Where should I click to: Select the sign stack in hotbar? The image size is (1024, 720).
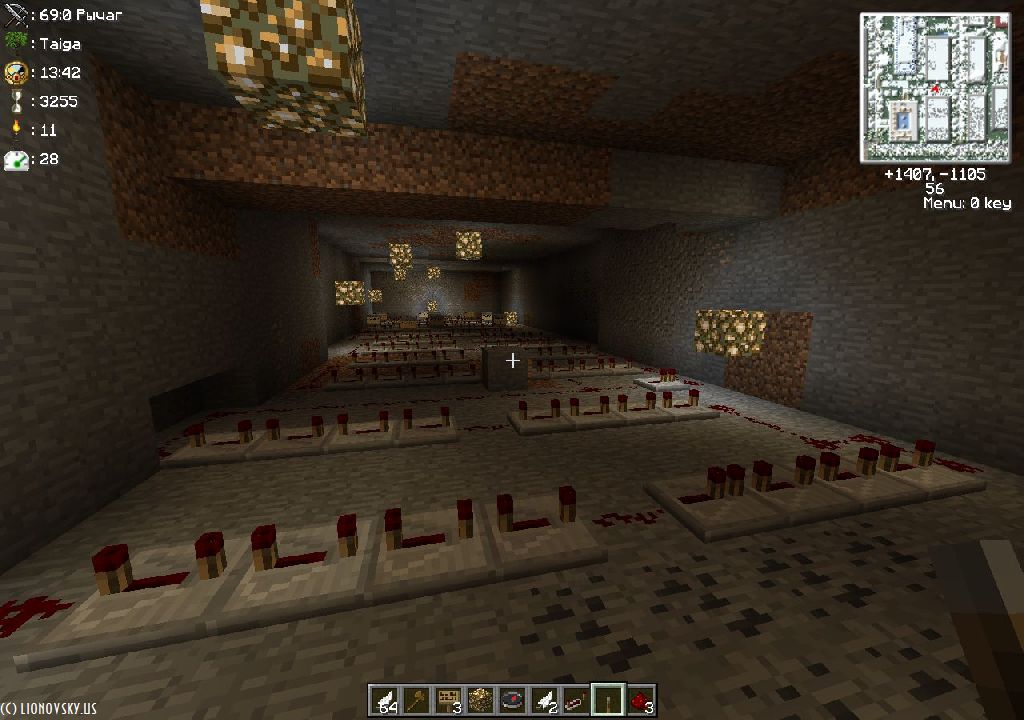447,699
